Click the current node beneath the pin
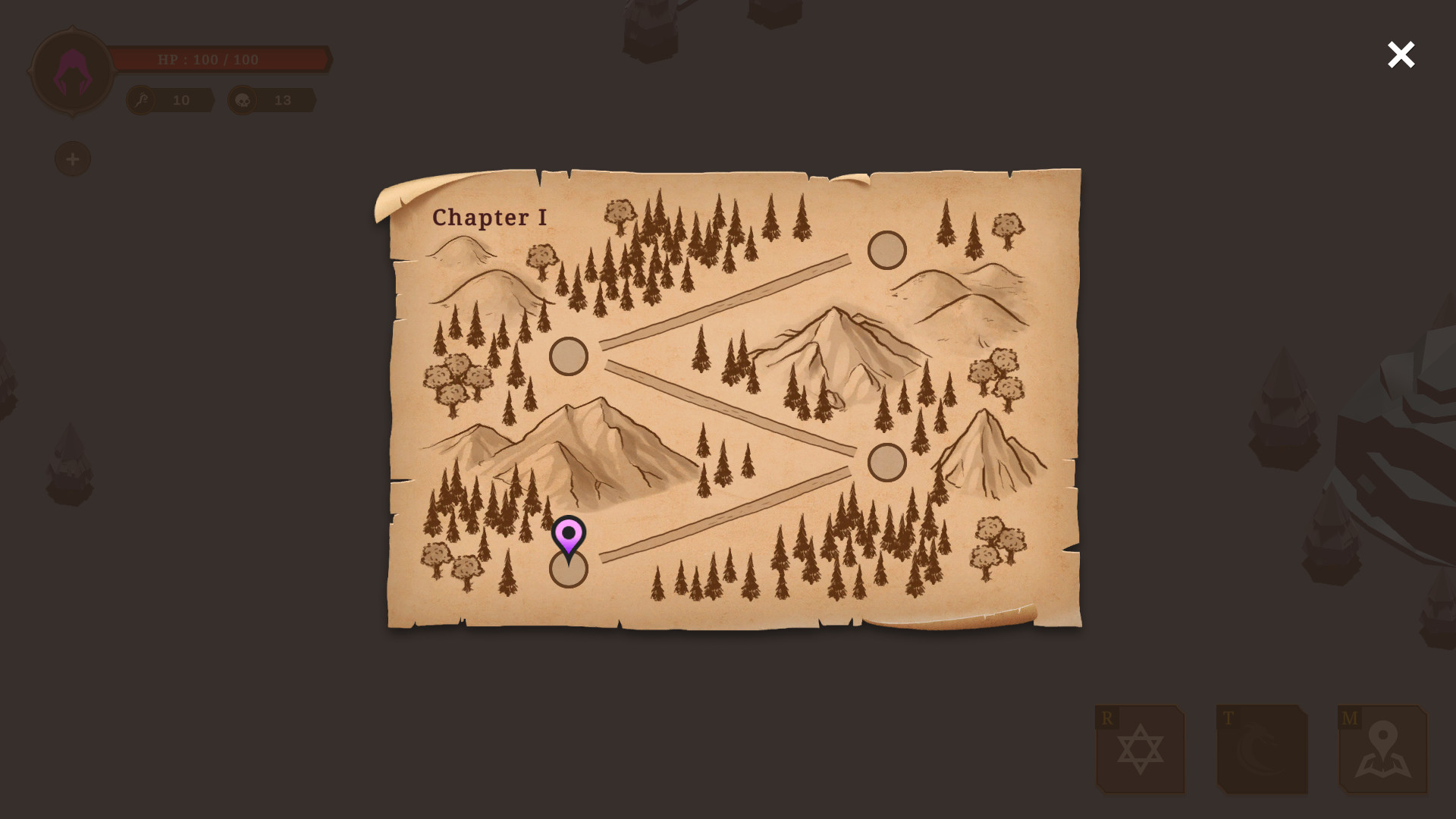This screenshot has width=1456, height=819. point(567,573)
